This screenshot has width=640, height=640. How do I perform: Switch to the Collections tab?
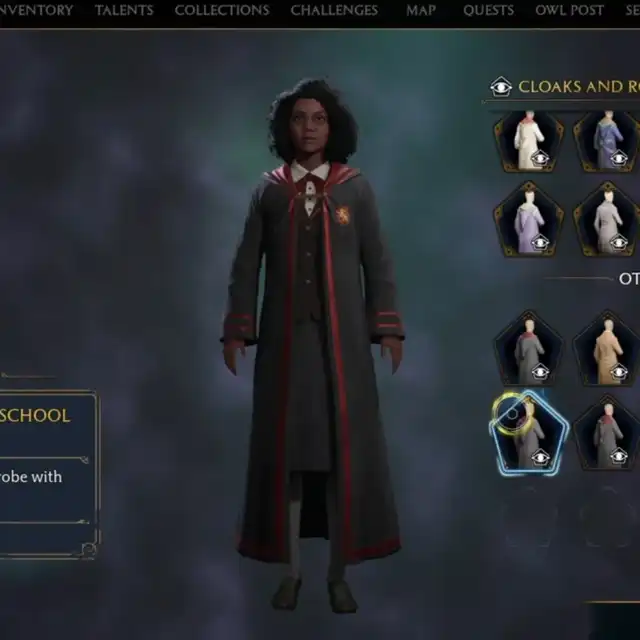[222, 11]
